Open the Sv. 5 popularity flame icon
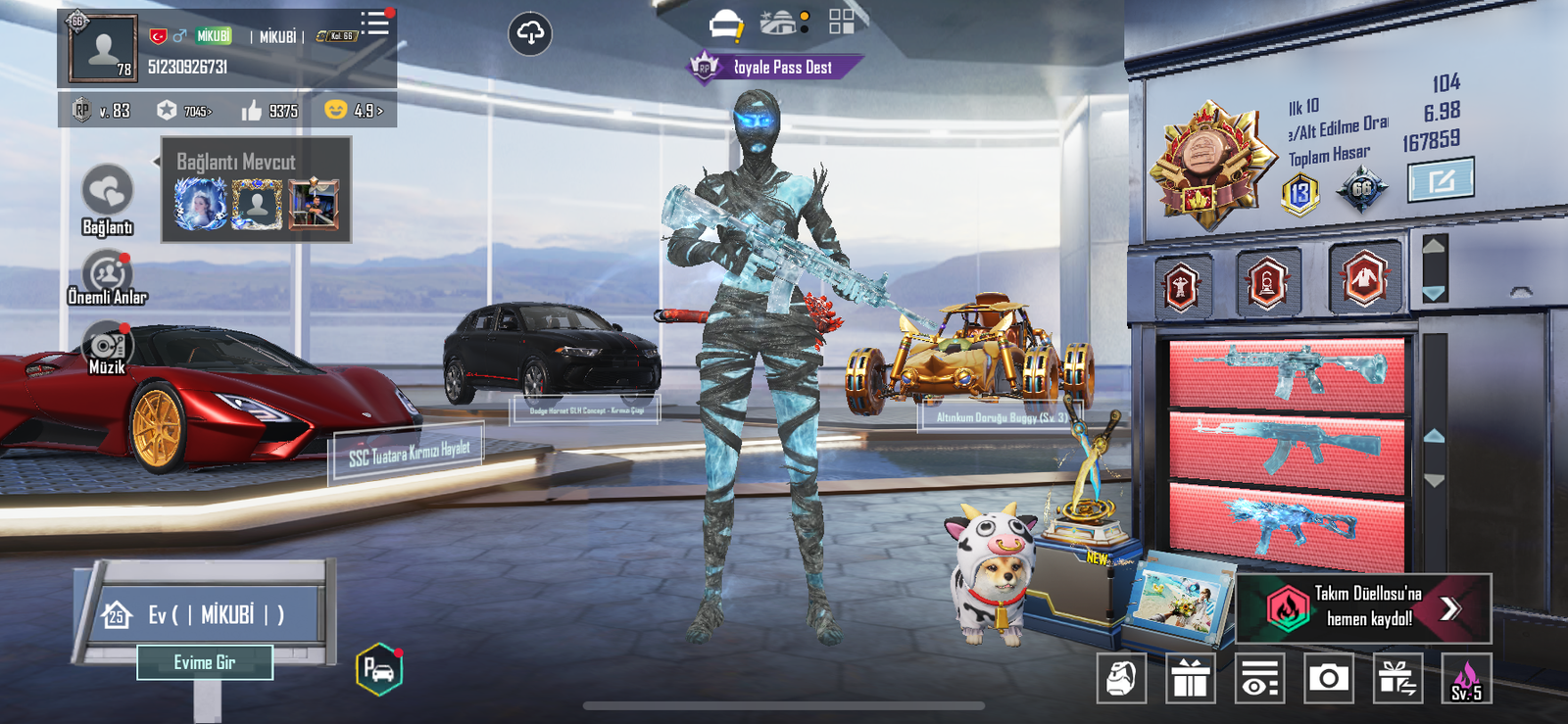The image size is (1568, 724). (1466, 678)
